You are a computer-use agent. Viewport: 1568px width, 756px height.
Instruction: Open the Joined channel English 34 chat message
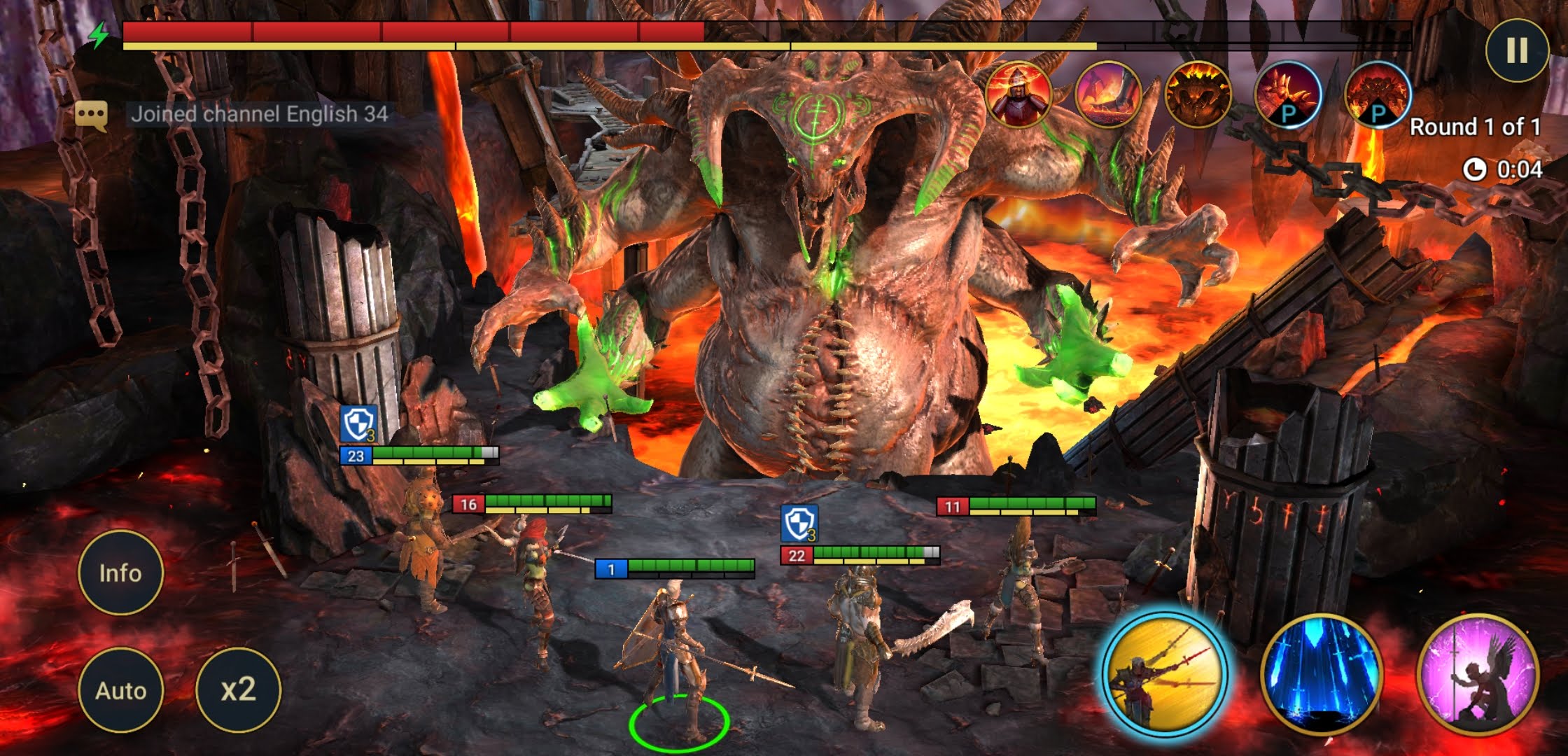pos(259,114)
